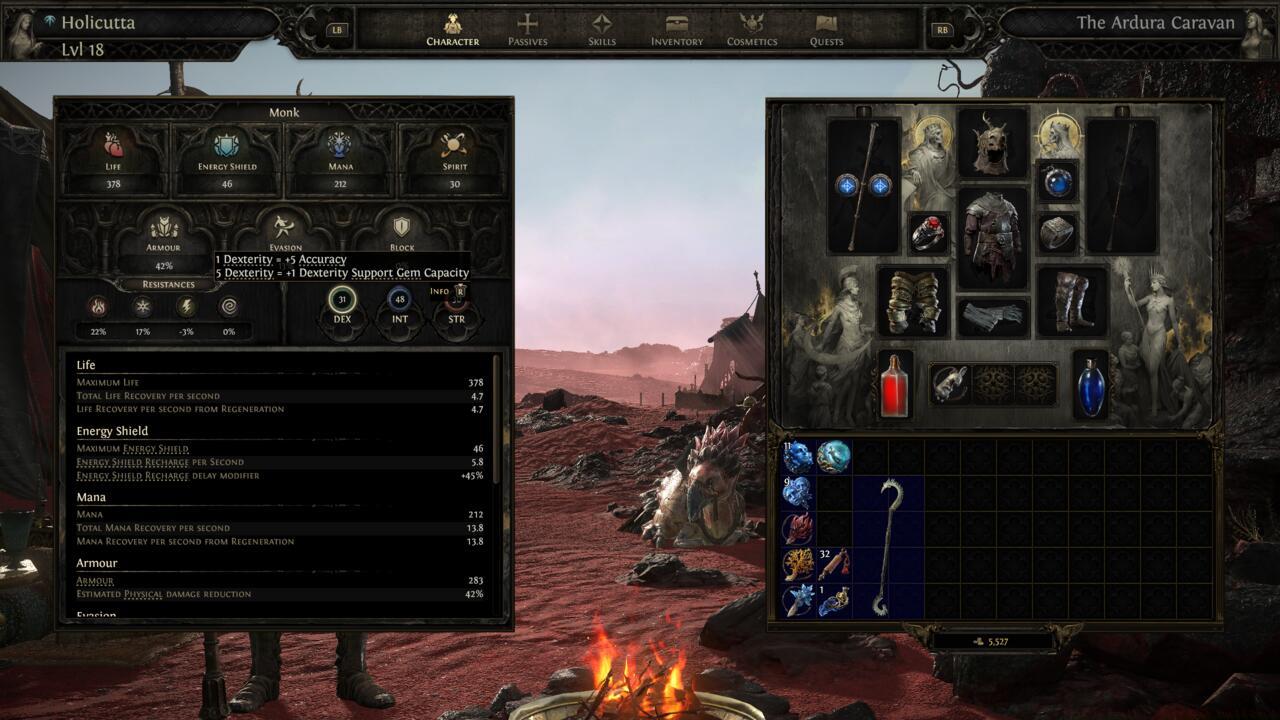Click the Mana stat tile
The width and height of the screenshot is (1280, 720).
[341, 157]
